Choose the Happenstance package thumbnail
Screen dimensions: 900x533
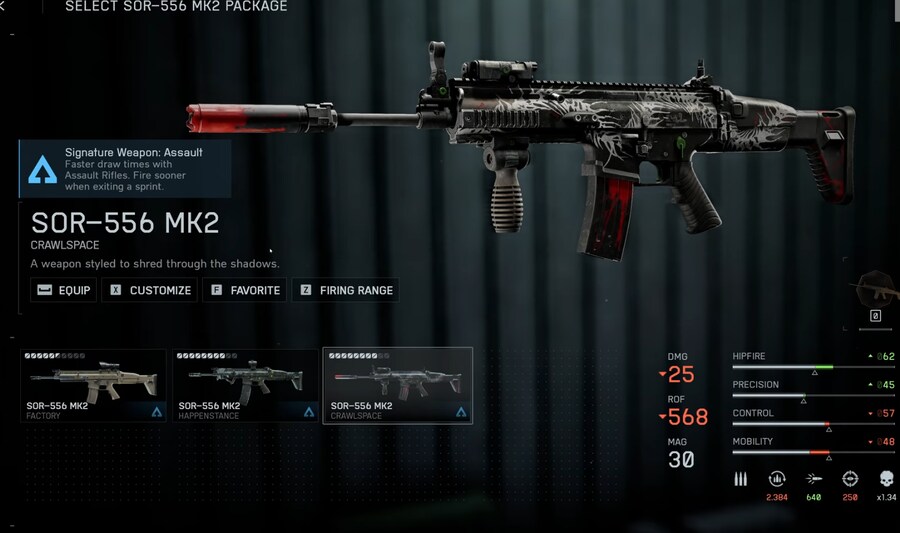pyautogui.click(x=246, y=385)
